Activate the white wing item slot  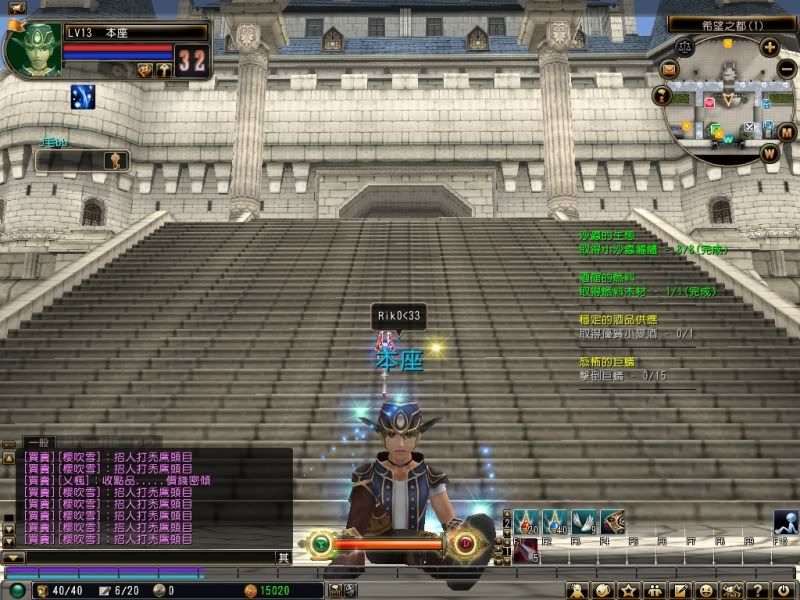[584, 521]
